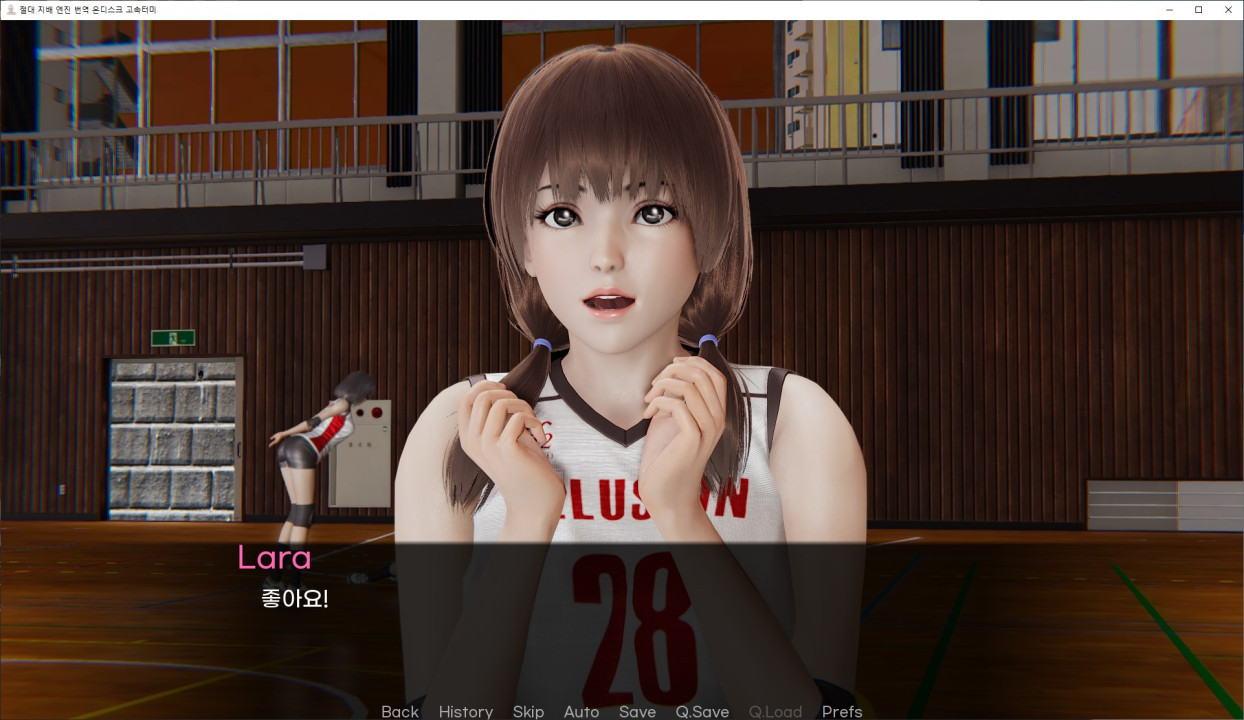Open the Save menu
Image resolution: width=1244 pixels, height=720 pixels.
[637, 711]
